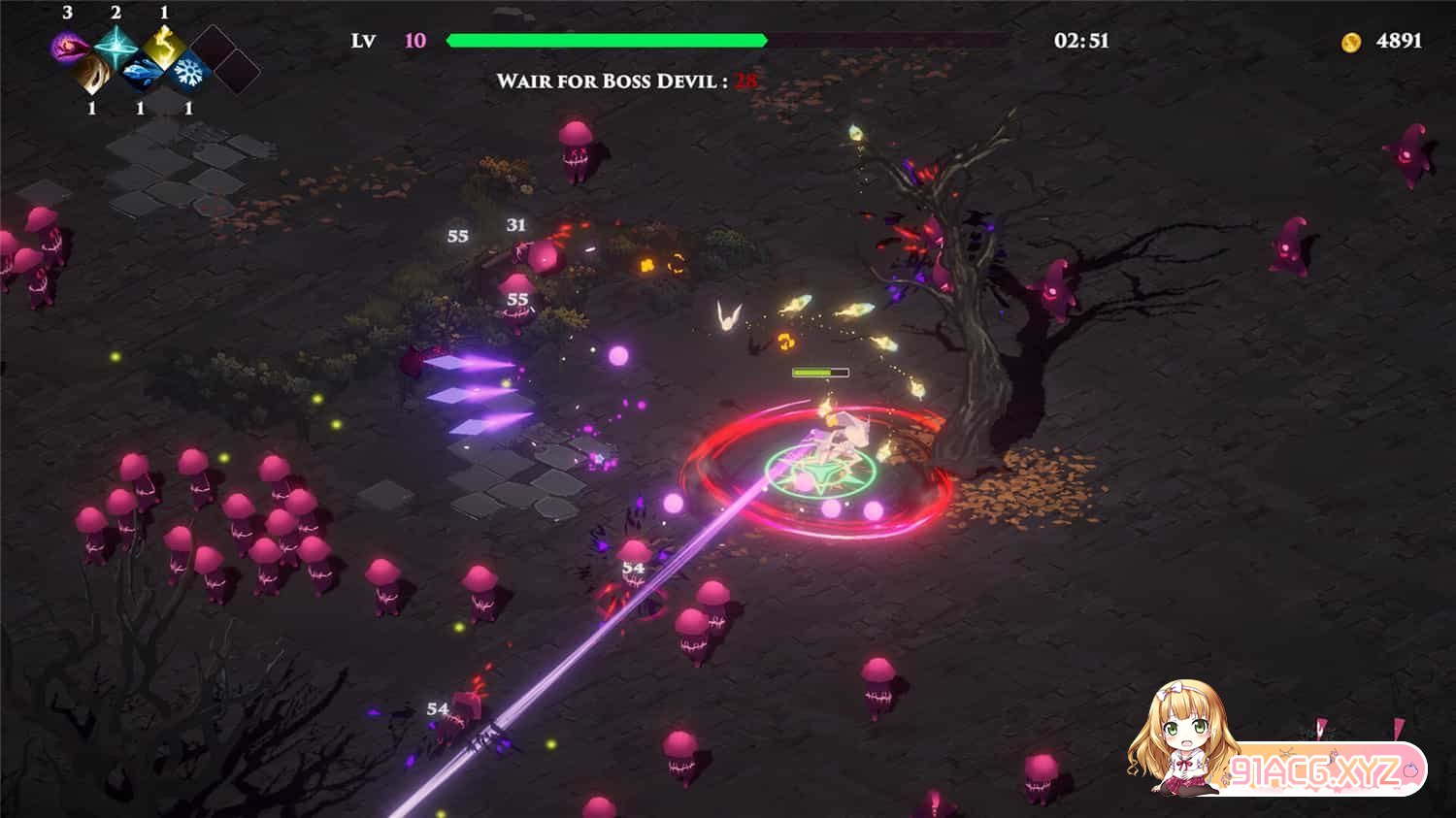Select the cyan spinning star skill icon
The height and width of the screenshot is (818, 1456).
pos(116,45)
